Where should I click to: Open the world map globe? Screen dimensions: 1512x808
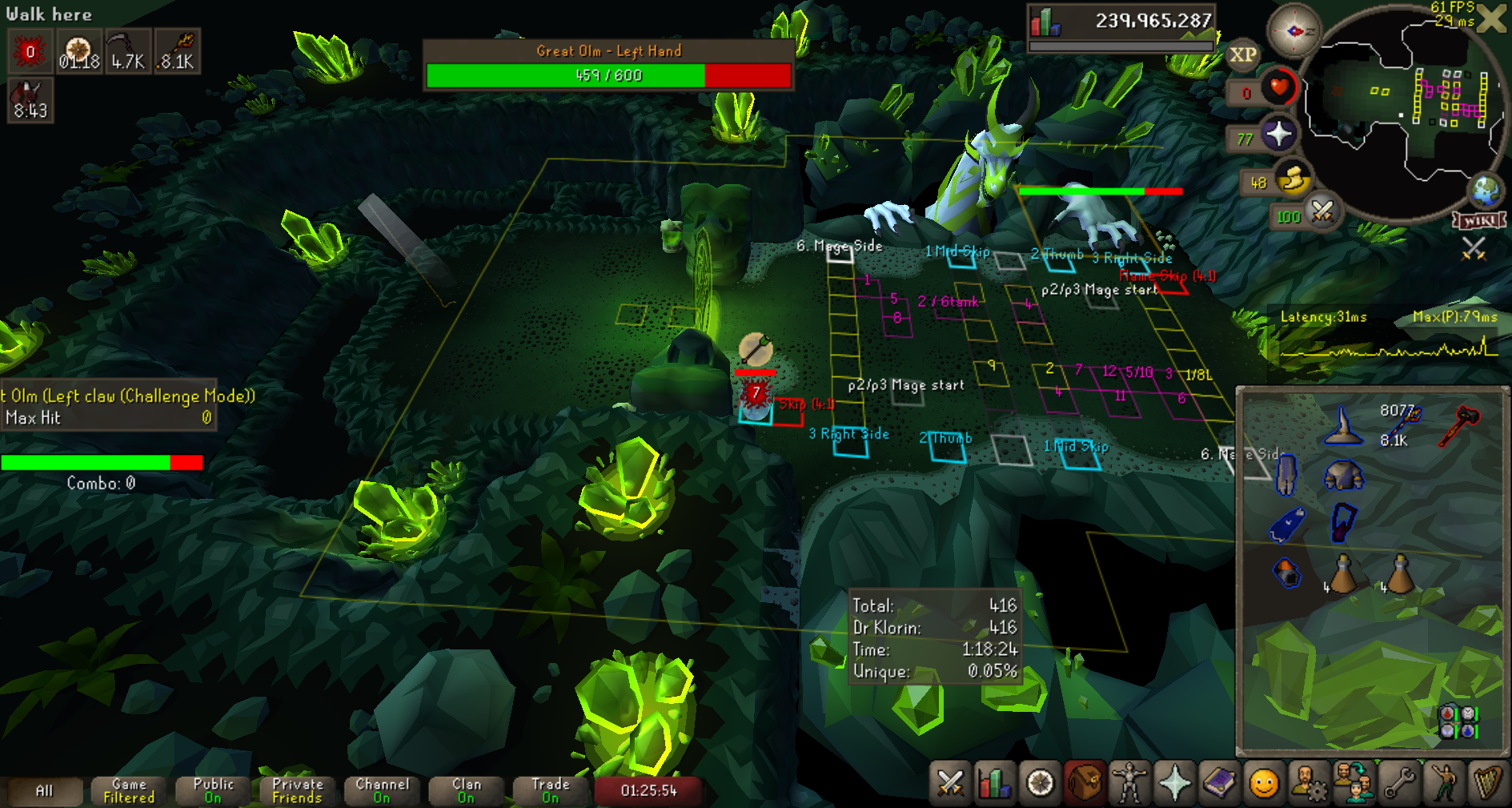coord(1486,191)
